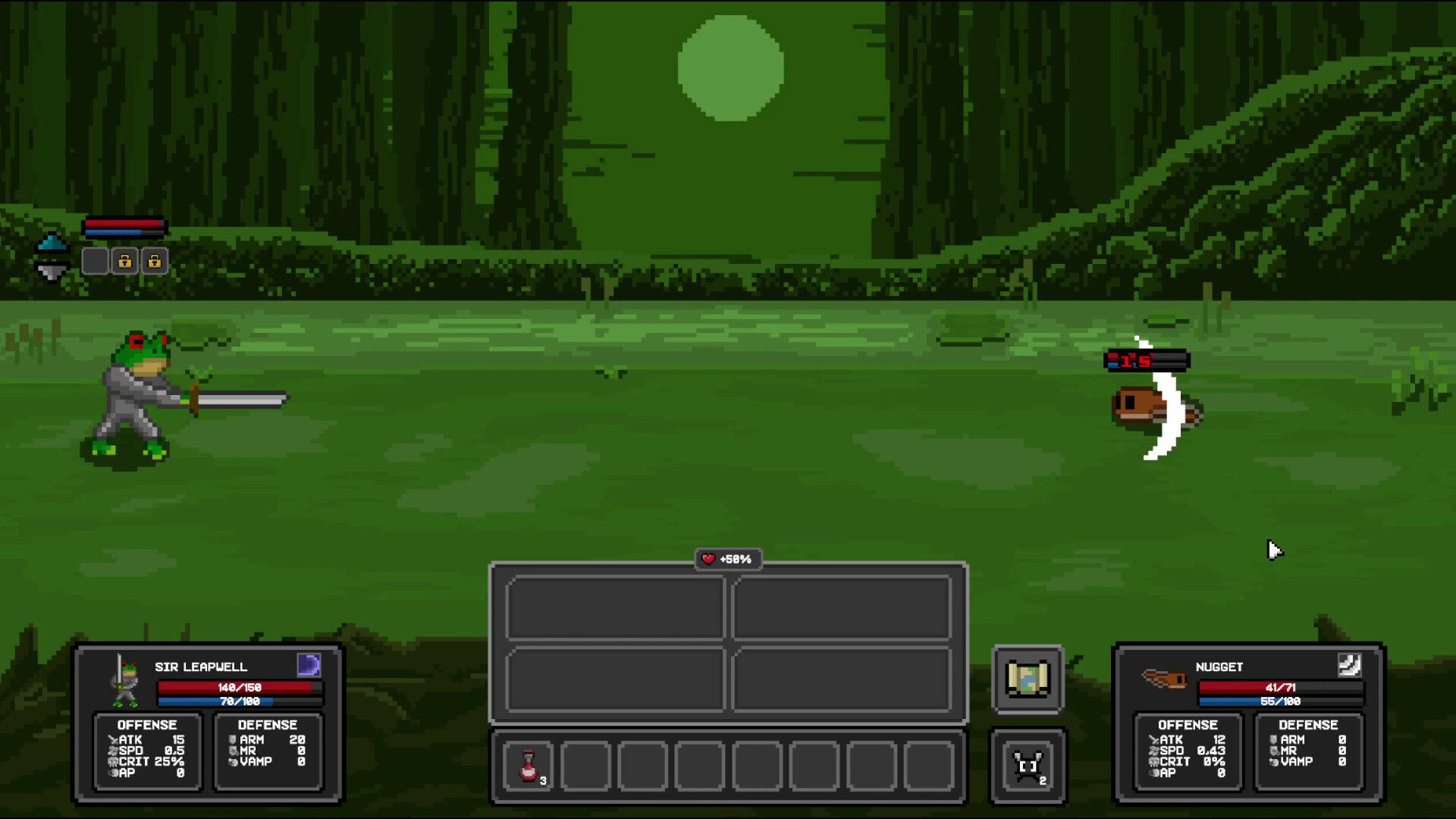The width and height of the screenshot is (1456, 819).
Task: Open the map scroll icon
Action: click(x=1028, y=679)
